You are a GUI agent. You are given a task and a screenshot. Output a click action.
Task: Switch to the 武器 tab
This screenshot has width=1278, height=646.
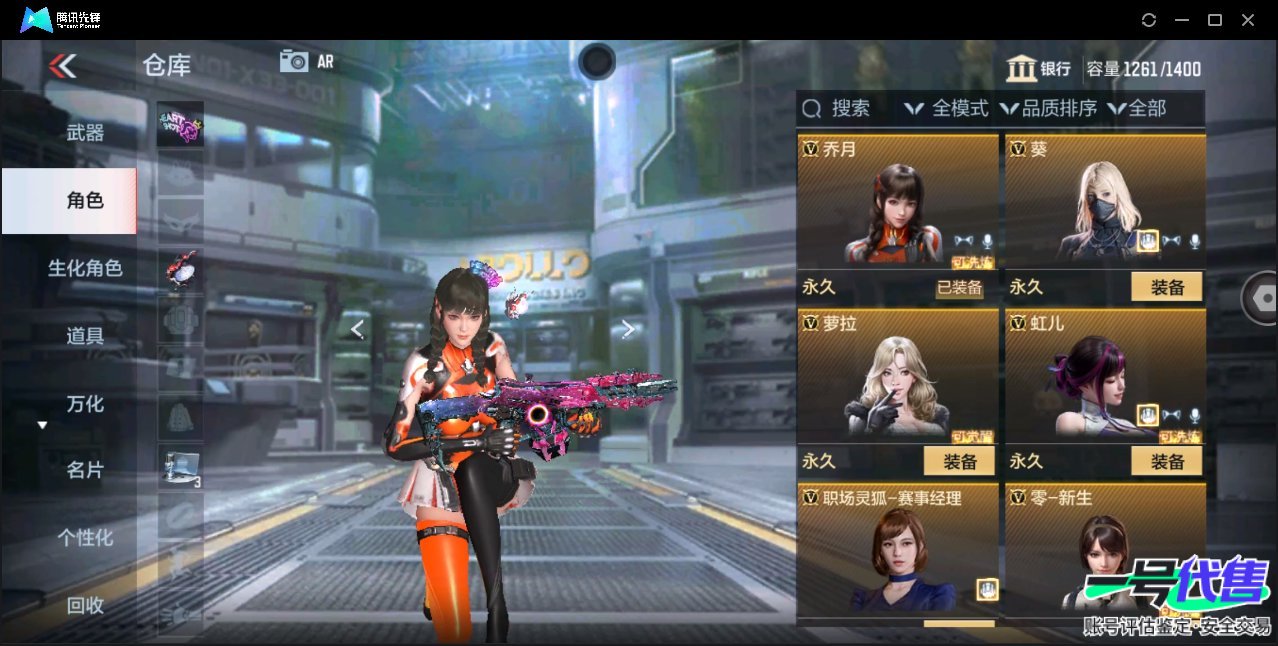pyautogui.click(x=85, y=132)
